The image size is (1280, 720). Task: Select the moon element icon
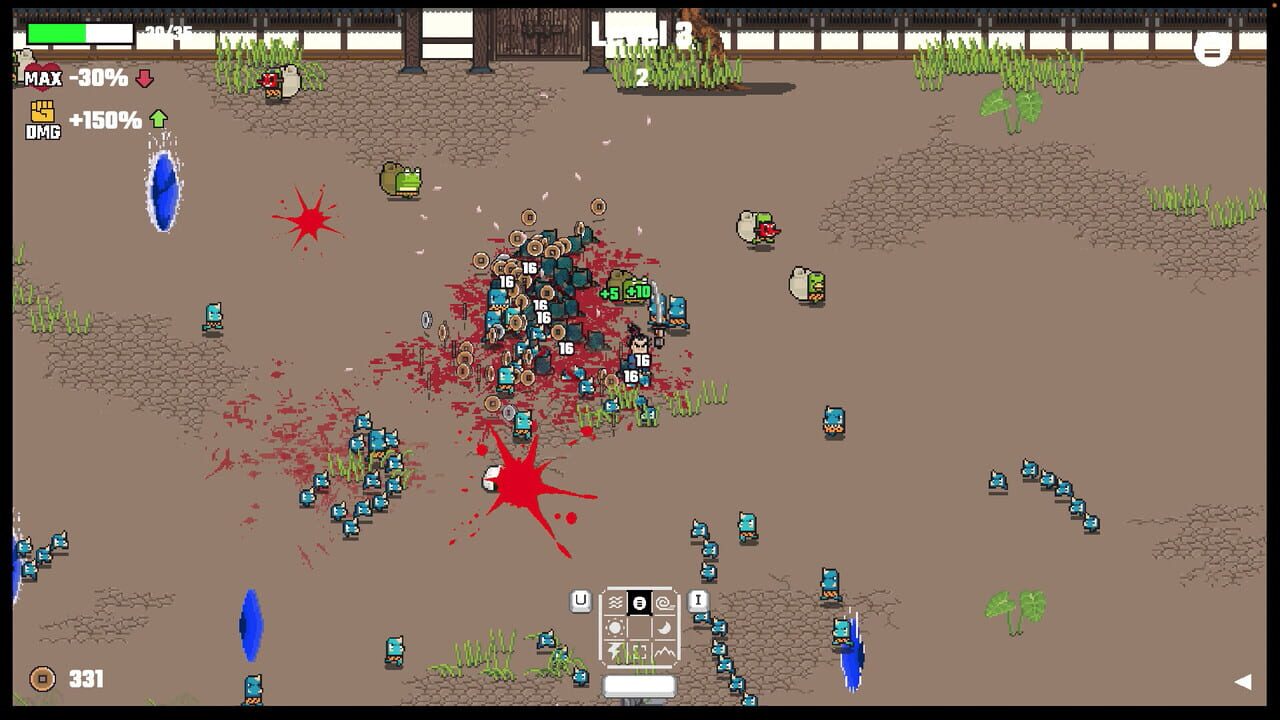[663, 628]
